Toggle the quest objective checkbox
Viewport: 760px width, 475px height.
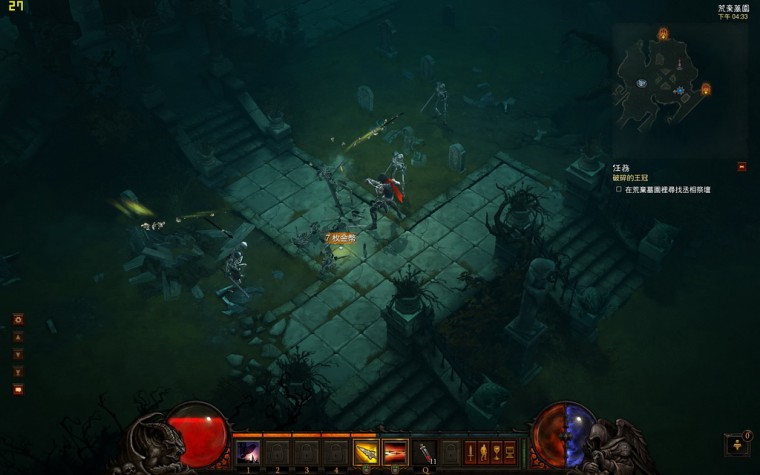[x=618, y=189]
